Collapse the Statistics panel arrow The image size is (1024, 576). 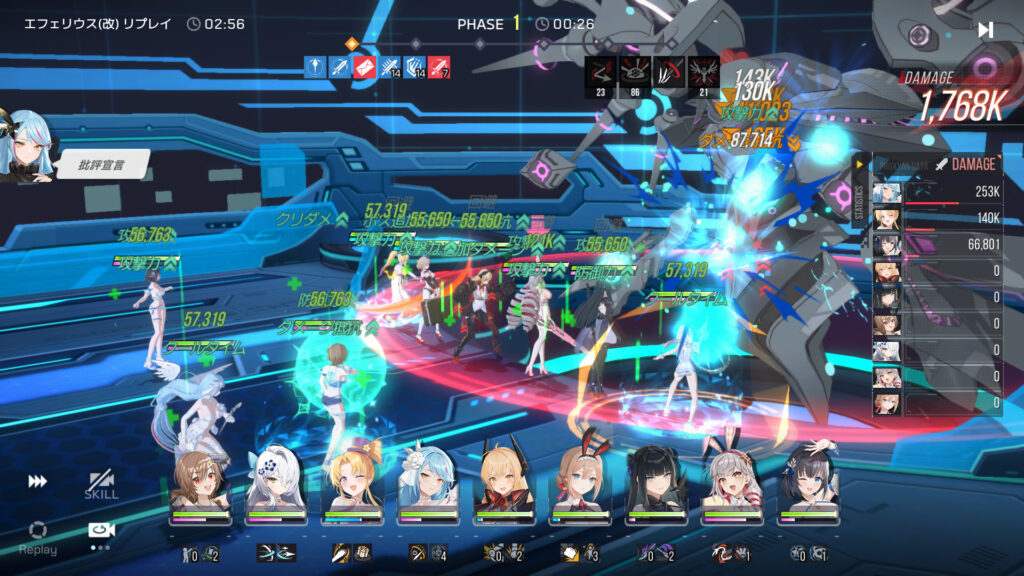tap(858, 164)
